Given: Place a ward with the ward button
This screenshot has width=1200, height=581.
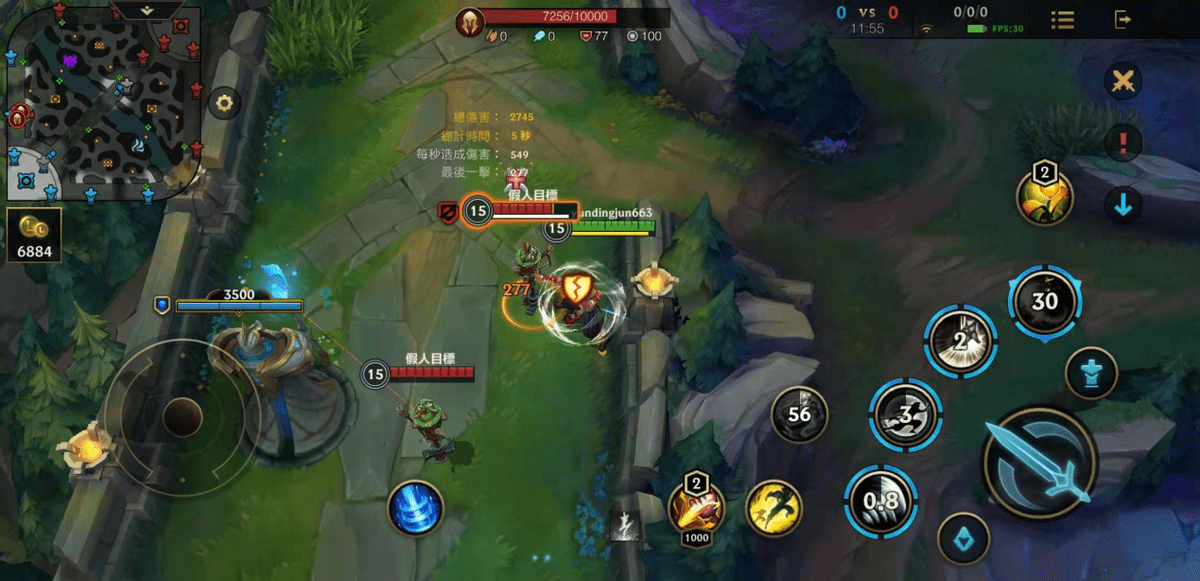Looking at the screenshot, I should pyautogui.click(x=1092, y=374).
